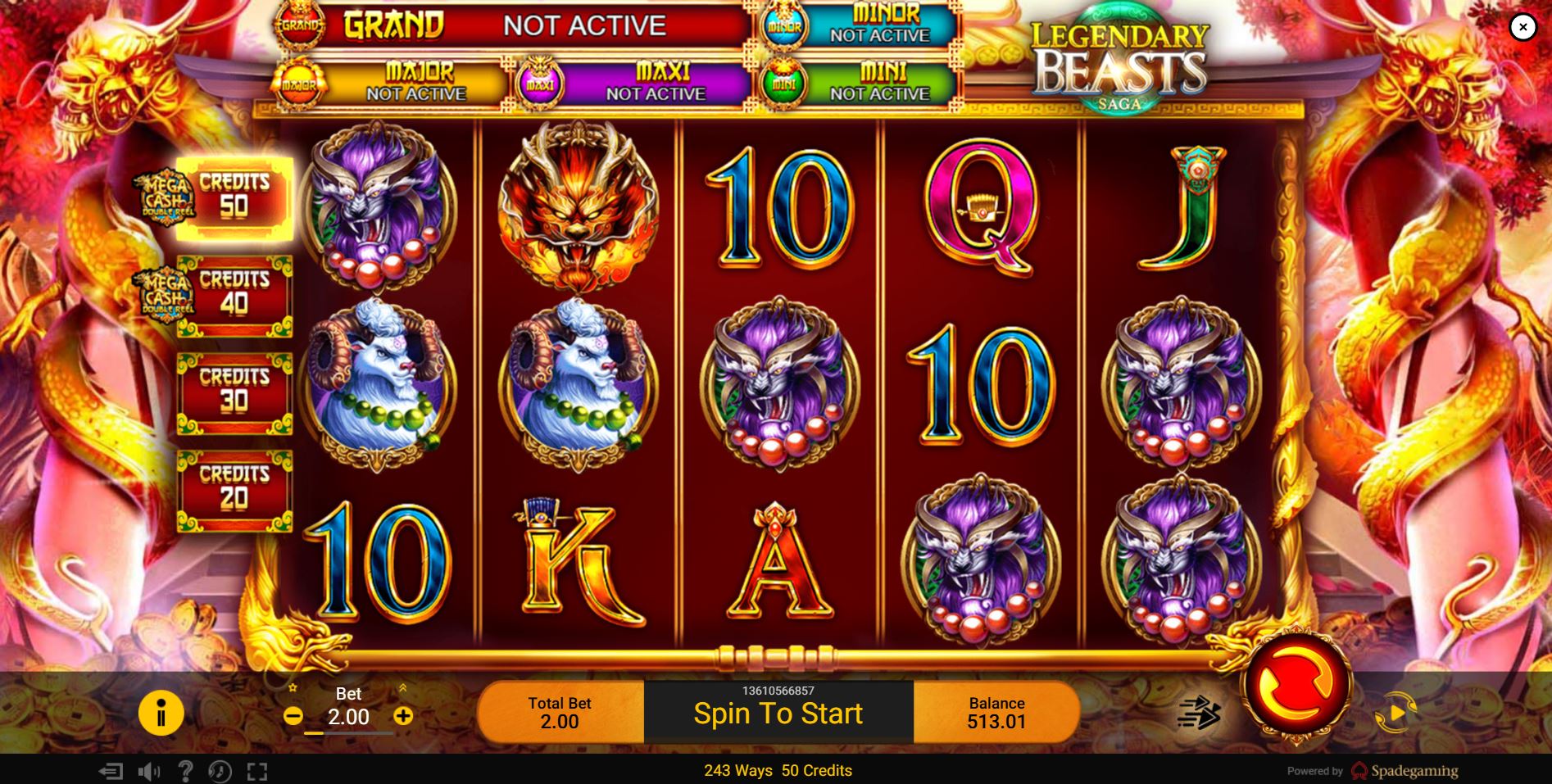Viewport: 1552px width, 784px height.
Task: Click the GRAND jackpot banner
Action: (500, 25)
